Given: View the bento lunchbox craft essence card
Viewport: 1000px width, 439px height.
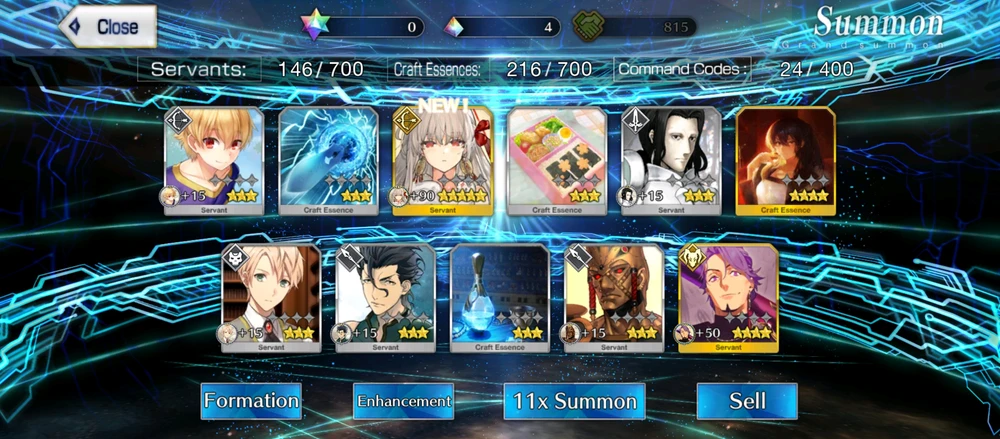Looking at the screenshot, I should point(557,160).
